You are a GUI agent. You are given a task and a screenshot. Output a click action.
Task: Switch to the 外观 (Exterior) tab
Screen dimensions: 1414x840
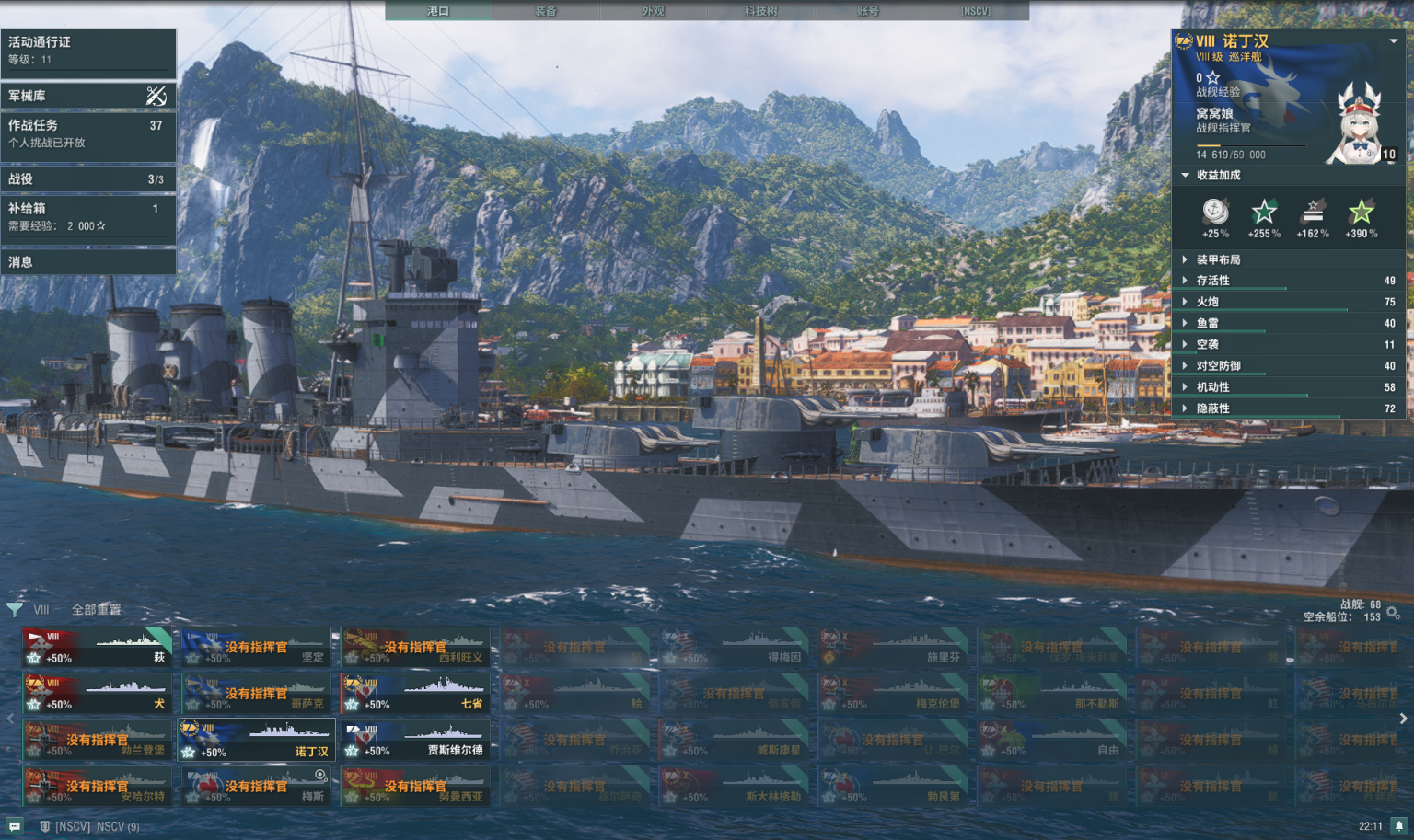click(653, 11)
